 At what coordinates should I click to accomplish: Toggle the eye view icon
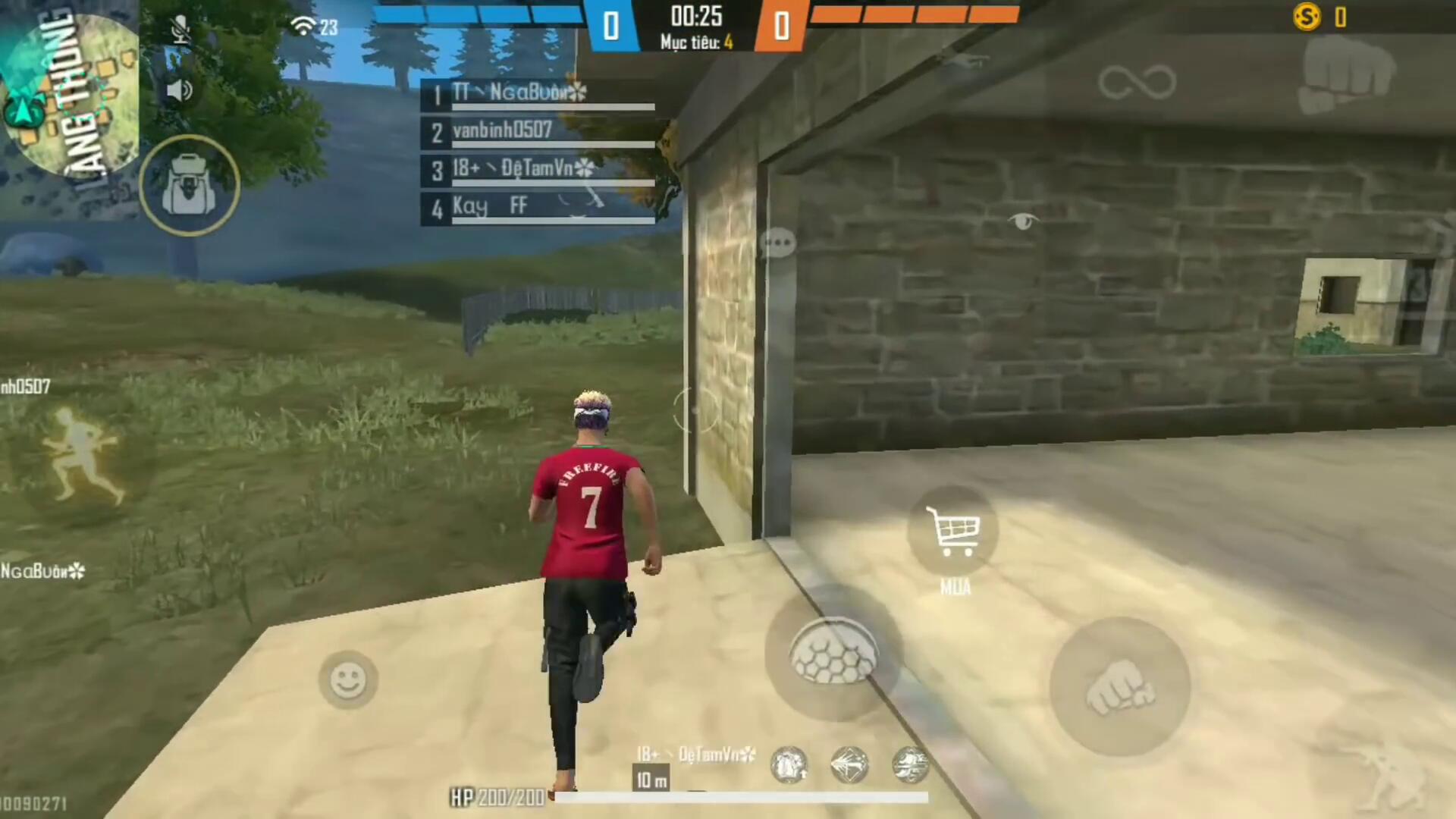1023,221
